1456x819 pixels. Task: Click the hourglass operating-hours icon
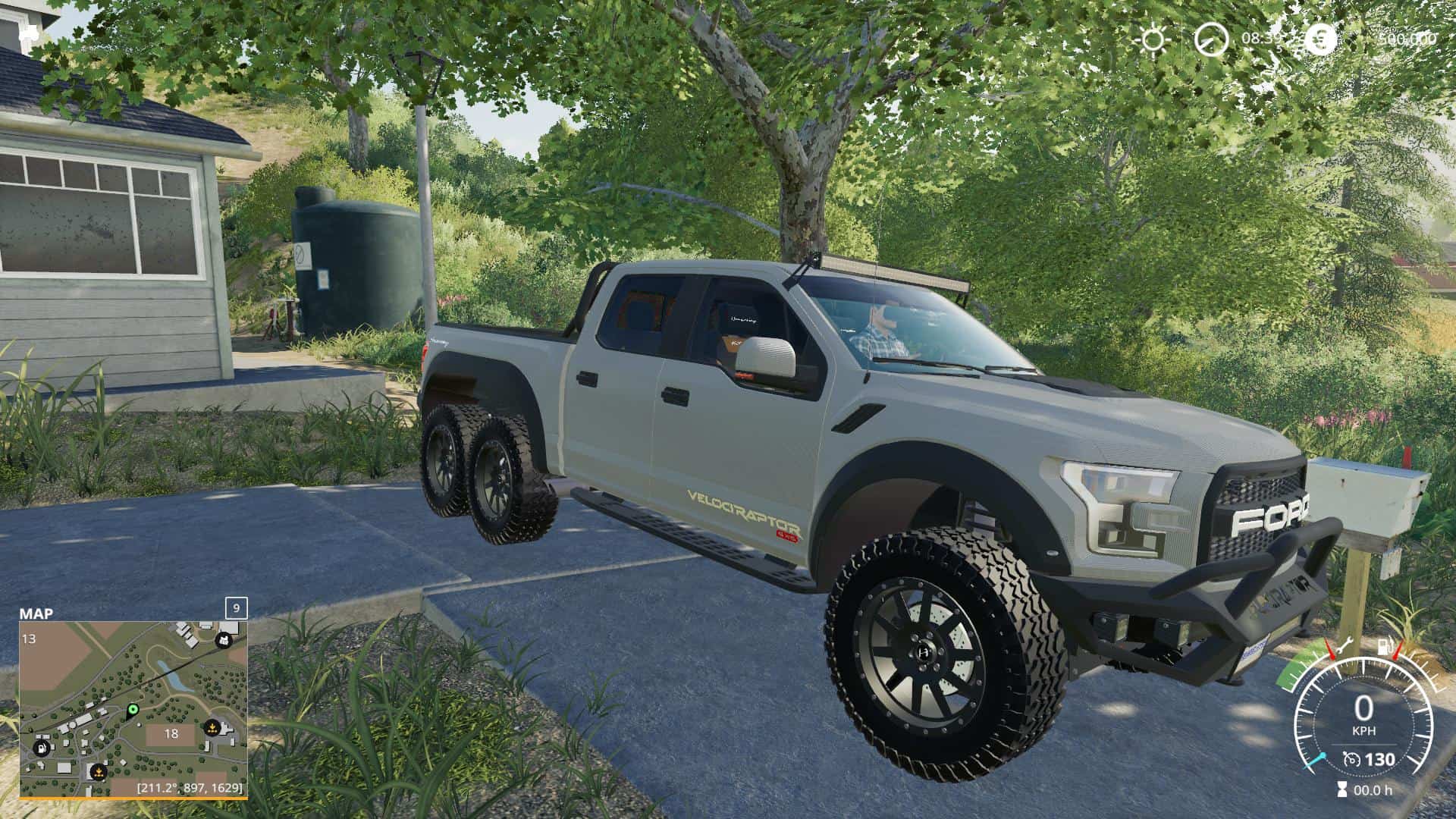[x=1341, y=789]
